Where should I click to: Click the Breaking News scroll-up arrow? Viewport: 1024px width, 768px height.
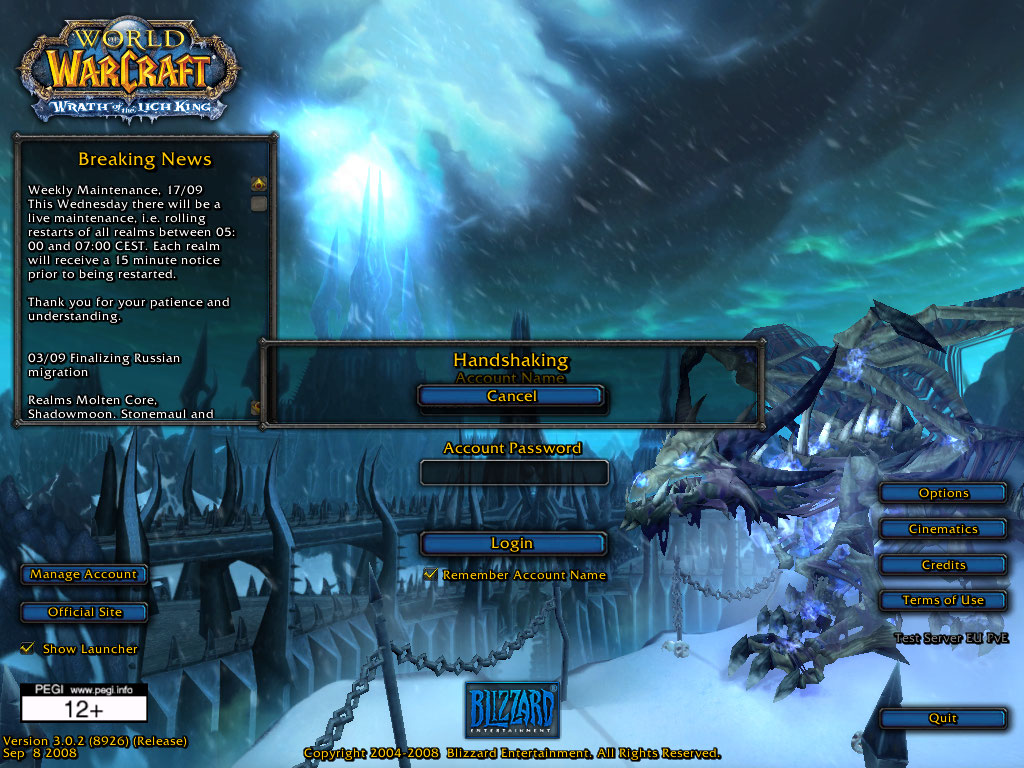click(259, 184)
